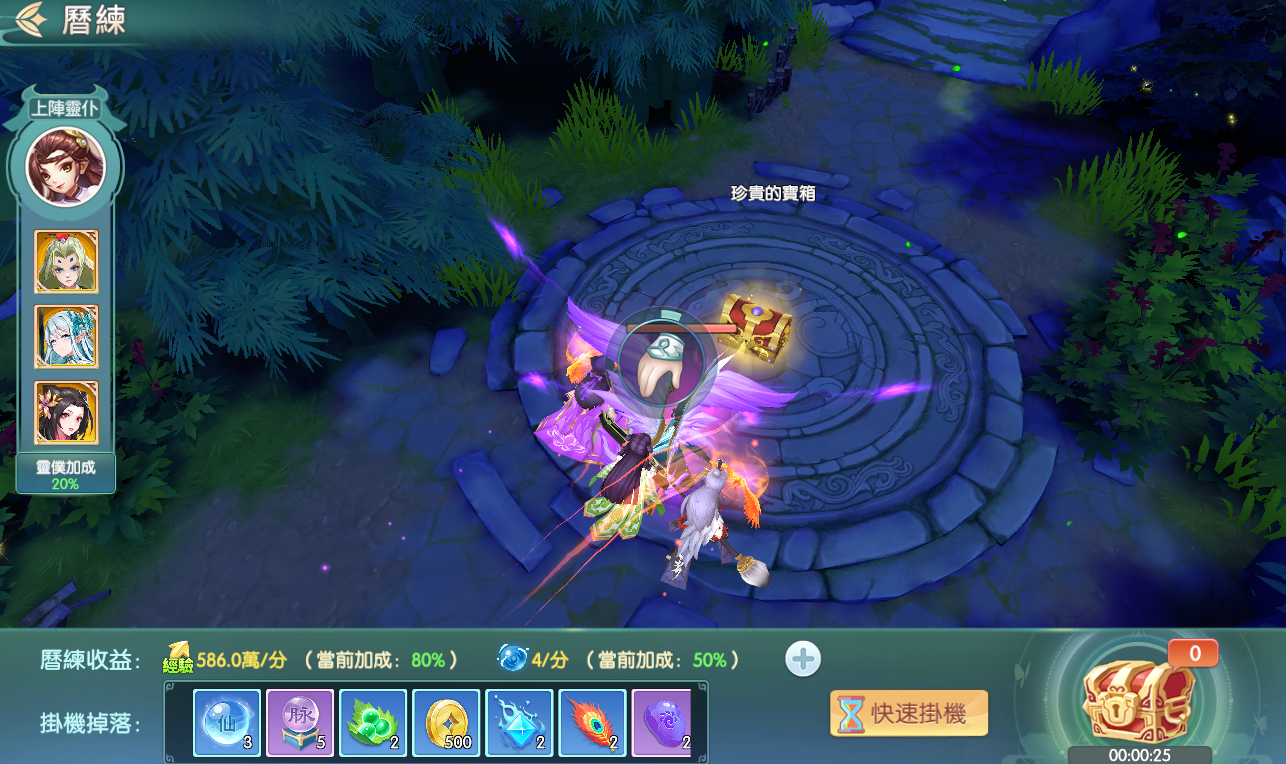Choose the green-haired spirit servant portrait
The width and height of the screenshot is (1286, 764).
(x=67, y=262)
